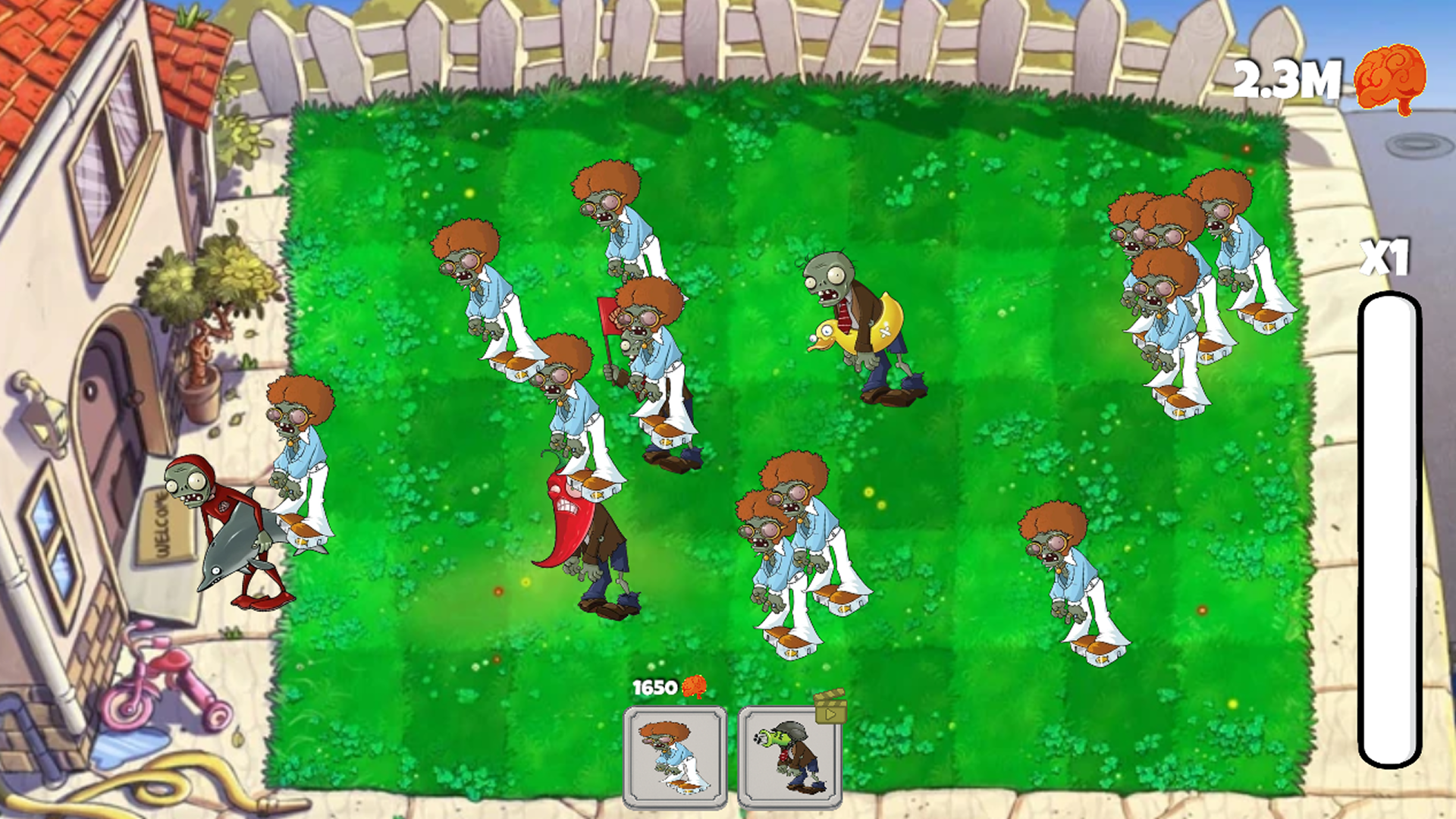The image size is (1456, 819).
Task: Tap the brain icon beside the 1650 cost
Action: click(694, 687)
